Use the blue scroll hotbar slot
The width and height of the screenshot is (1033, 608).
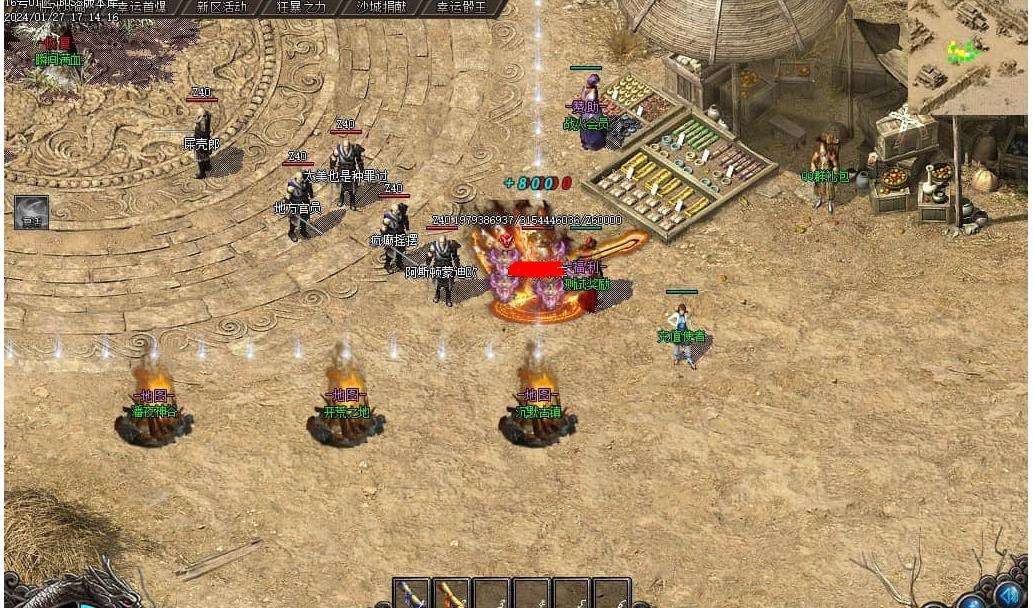411,594
